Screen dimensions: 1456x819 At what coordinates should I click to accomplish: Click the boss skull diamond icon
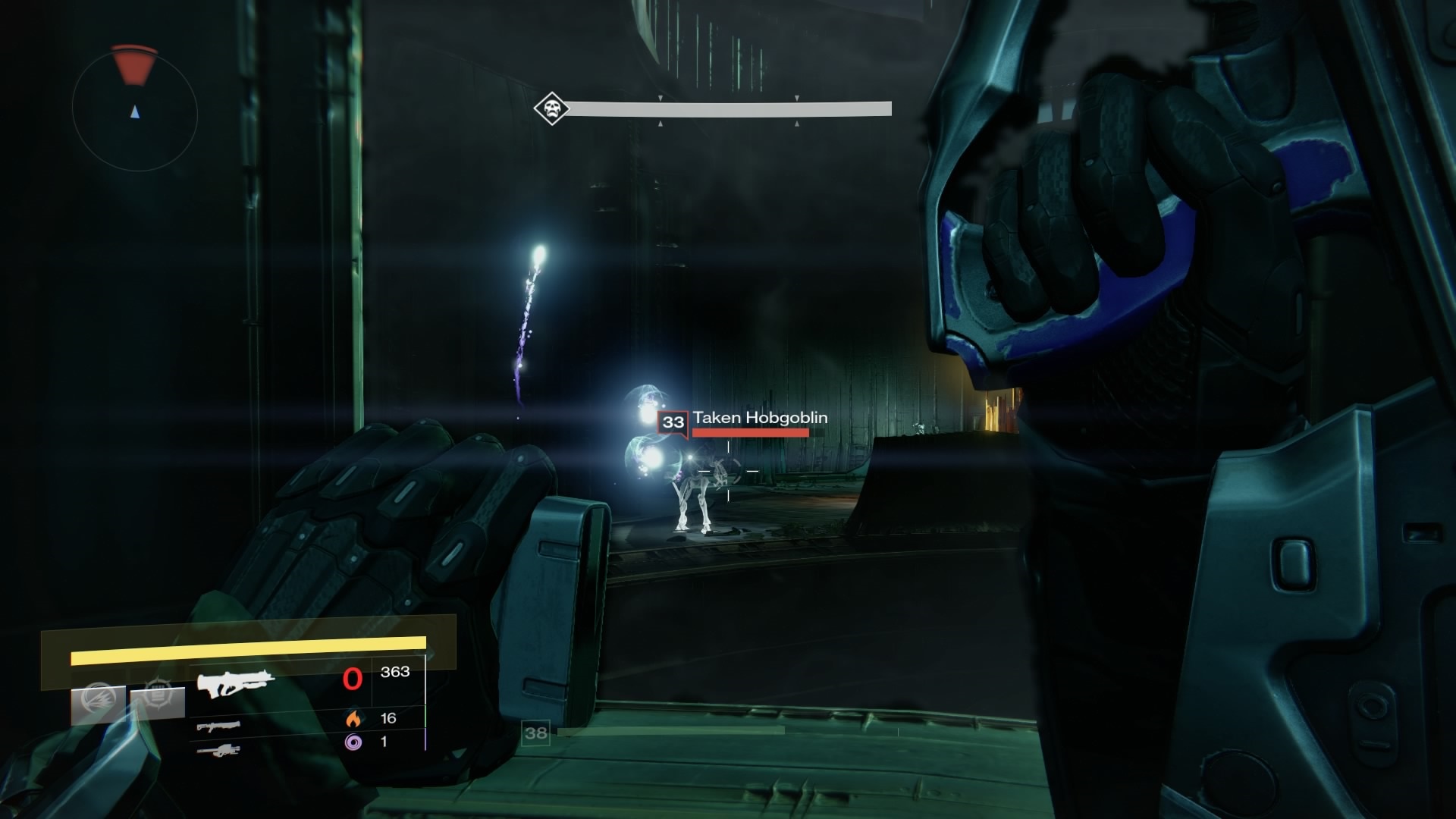551,109
